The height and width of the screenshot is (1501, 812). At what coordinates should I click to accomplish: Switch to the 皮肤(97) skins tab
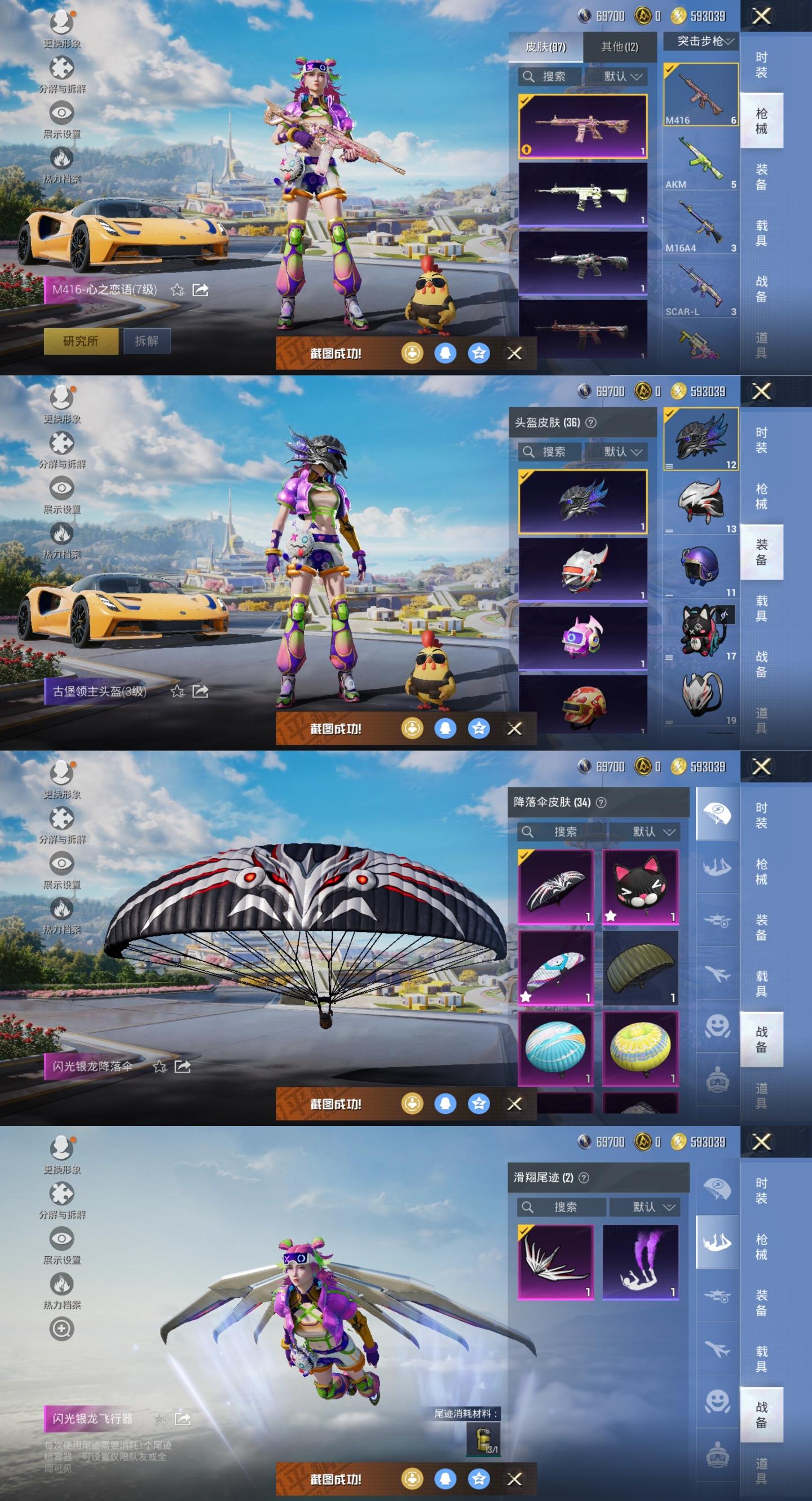[x=545, y=47]
